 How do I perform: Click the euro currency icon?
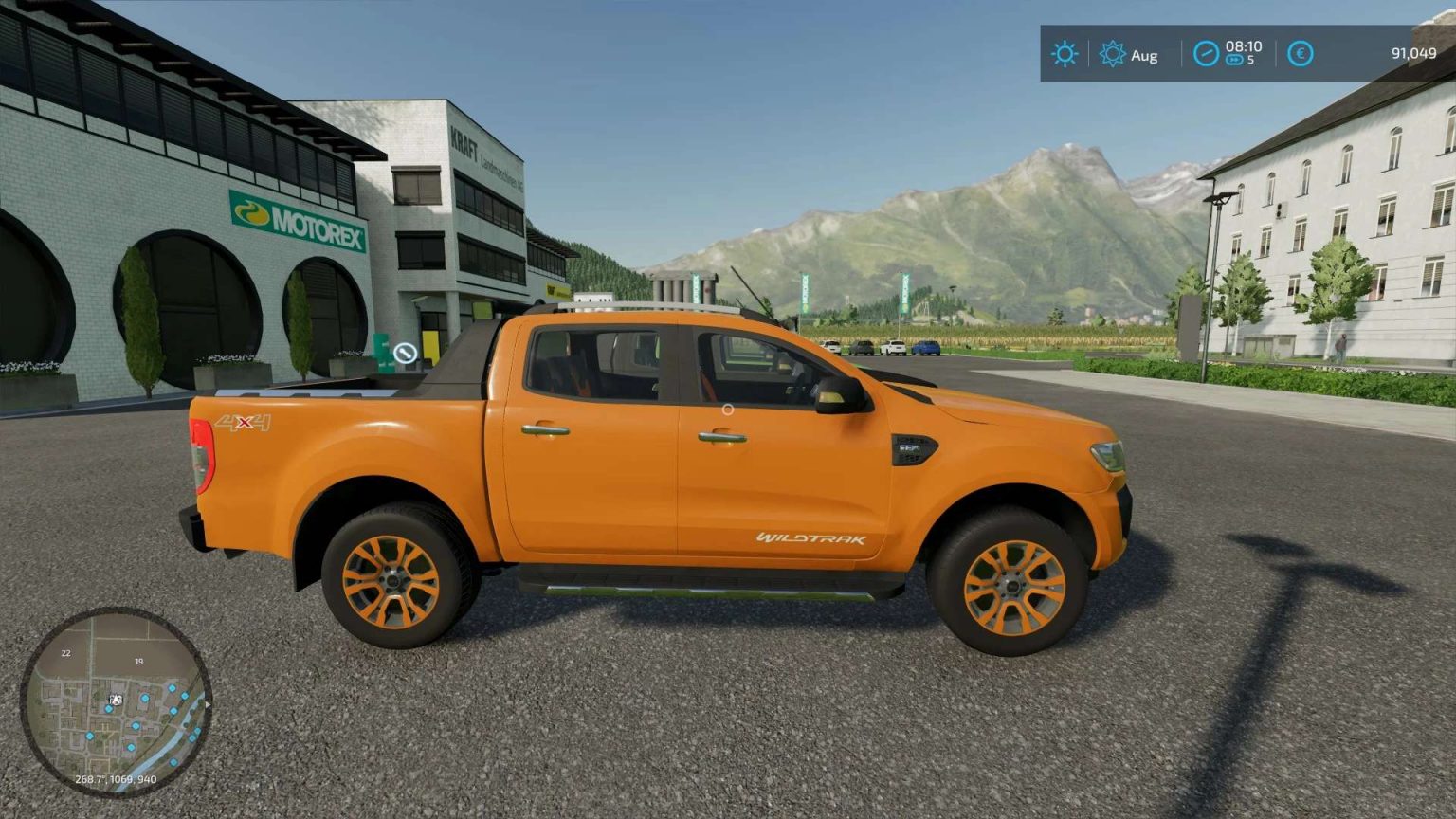(1300, 55)
